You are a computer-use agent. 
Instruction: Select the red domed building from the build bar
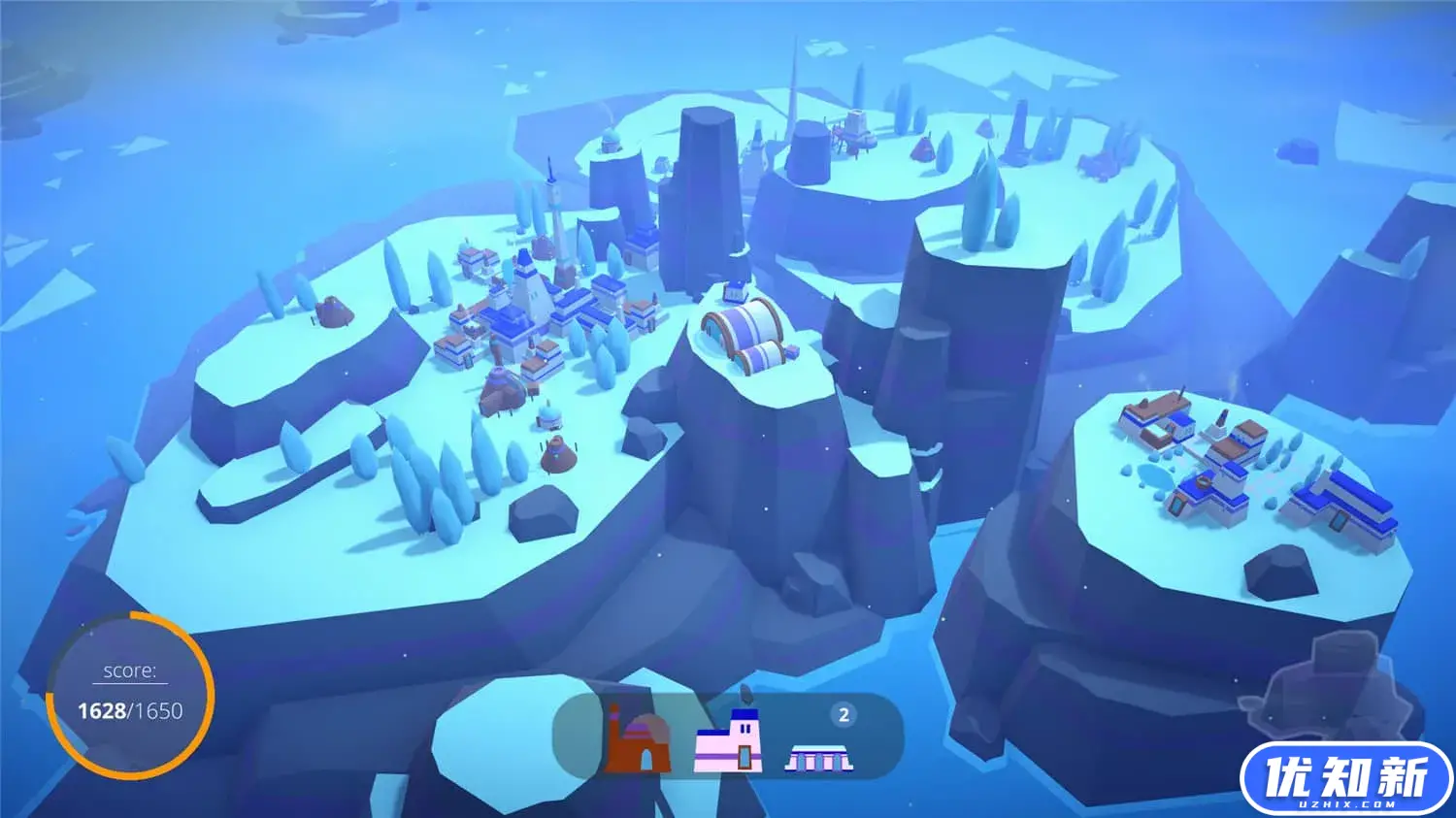point(637,741)
